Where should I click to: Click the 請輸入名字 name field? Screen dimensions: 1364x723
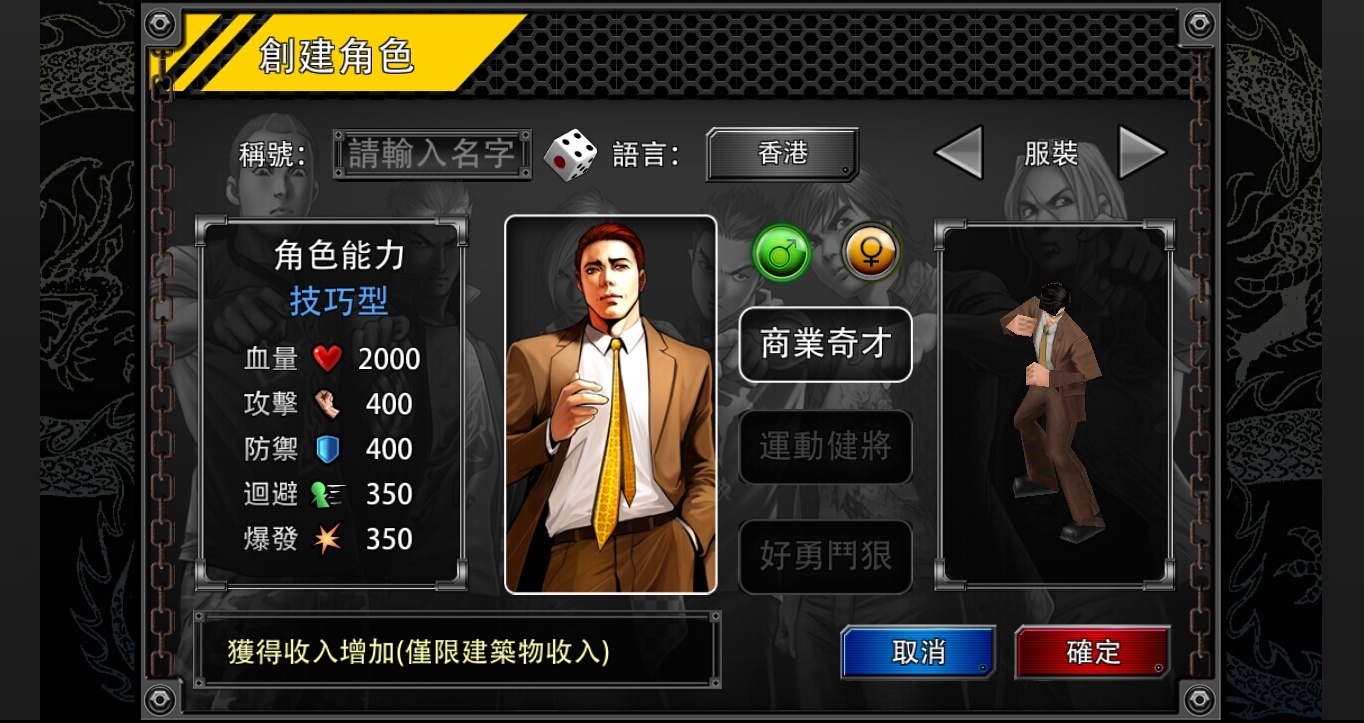click(x=432, y=152)
